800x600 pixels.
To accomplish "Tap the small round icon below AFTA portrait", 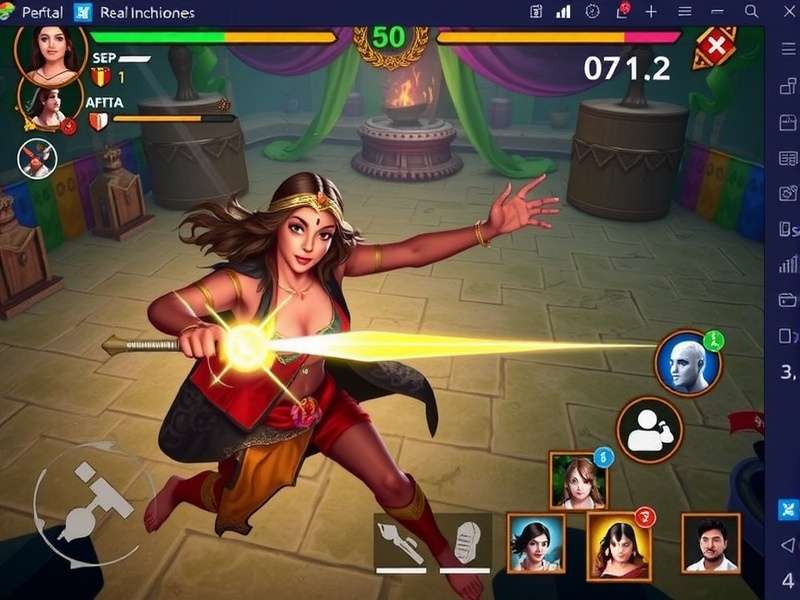I will [38, 158].
